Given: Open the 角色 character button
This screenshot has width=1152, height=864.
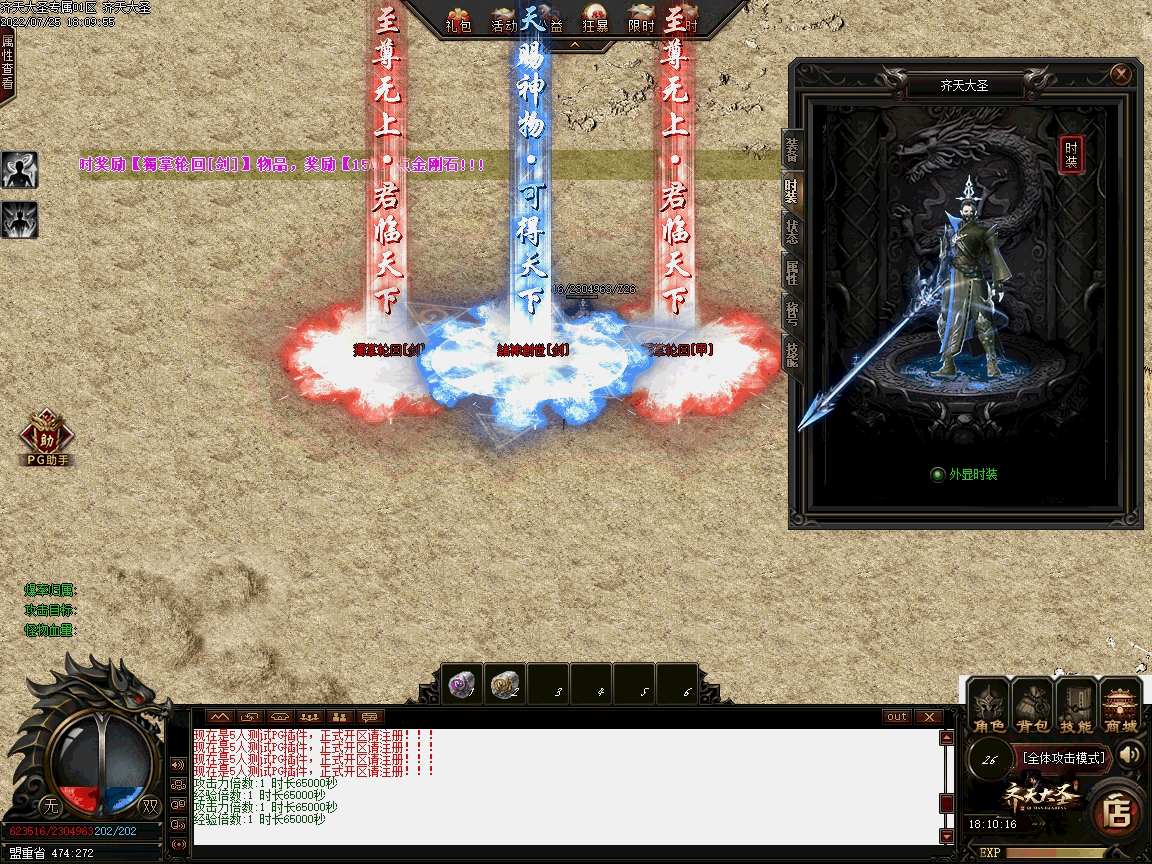Looking at the screenshot, I should point(990,706).
